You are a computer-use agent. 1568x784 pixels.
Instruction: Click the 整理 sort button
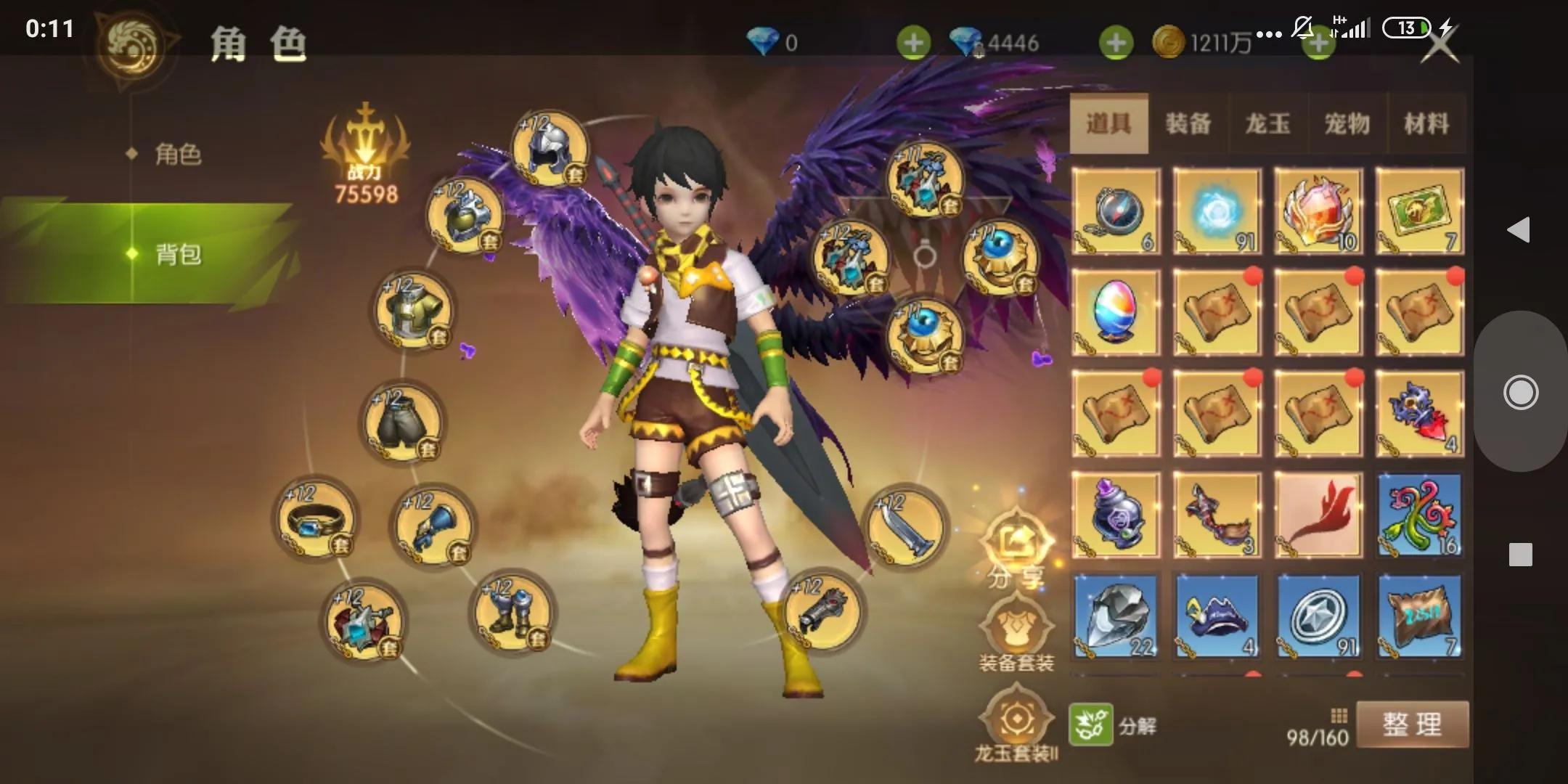click(1412, 724)
